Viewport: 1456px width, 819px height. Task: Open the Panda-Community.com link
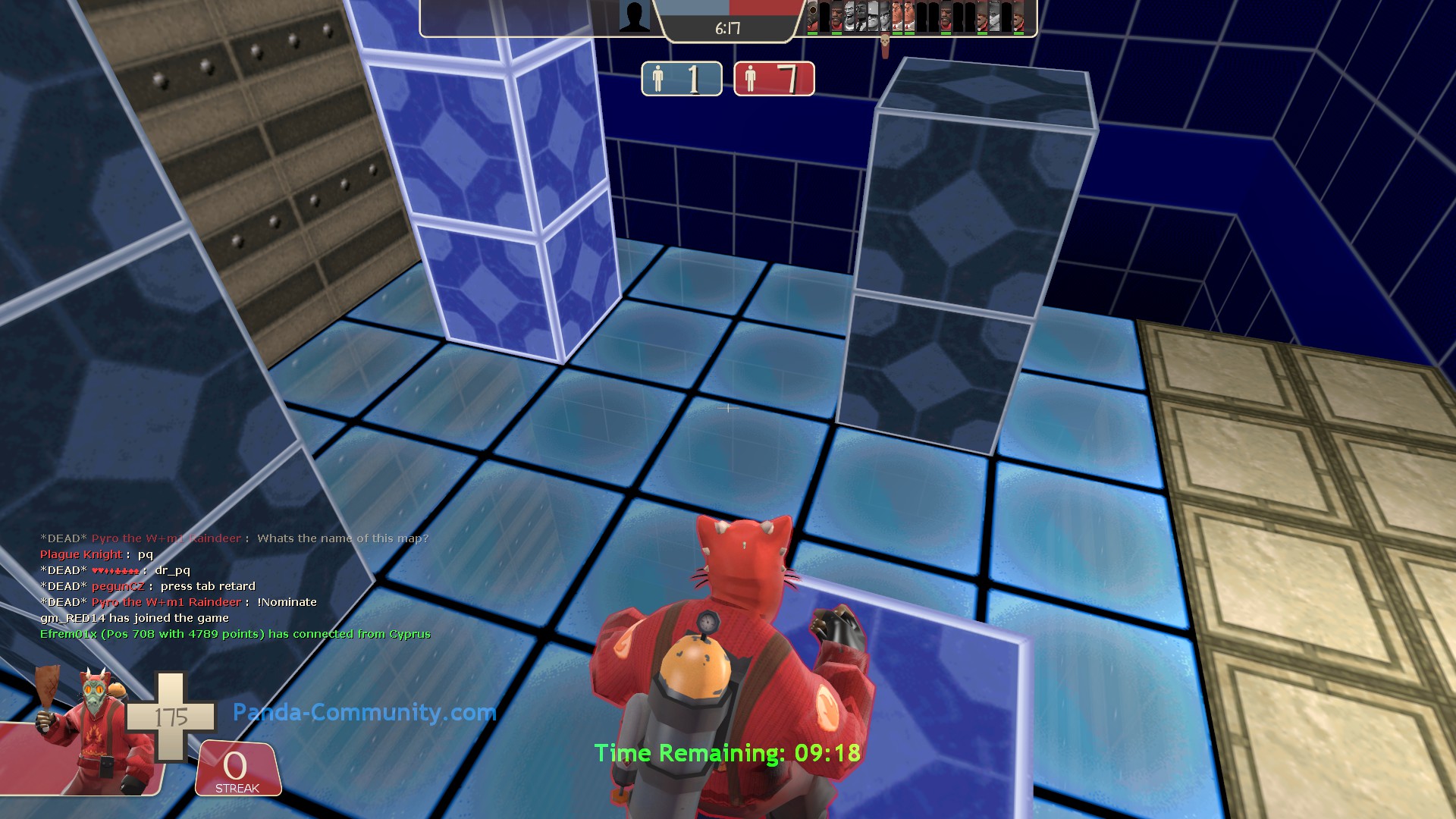coord(364,712)
